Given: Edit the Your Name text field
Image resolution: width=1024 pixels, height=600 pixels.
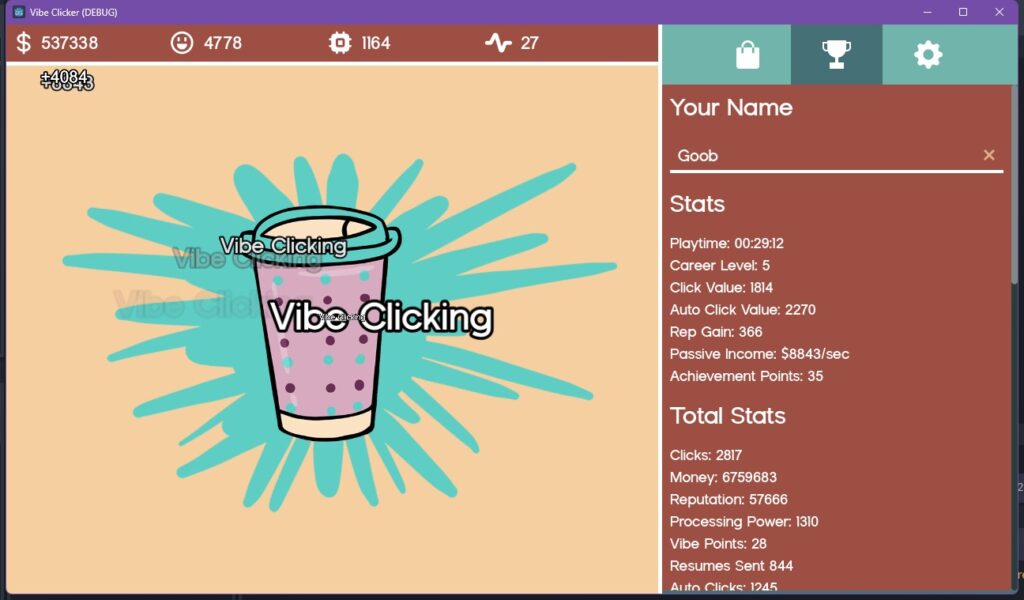Looking at the screenshot, I should 820,155.
